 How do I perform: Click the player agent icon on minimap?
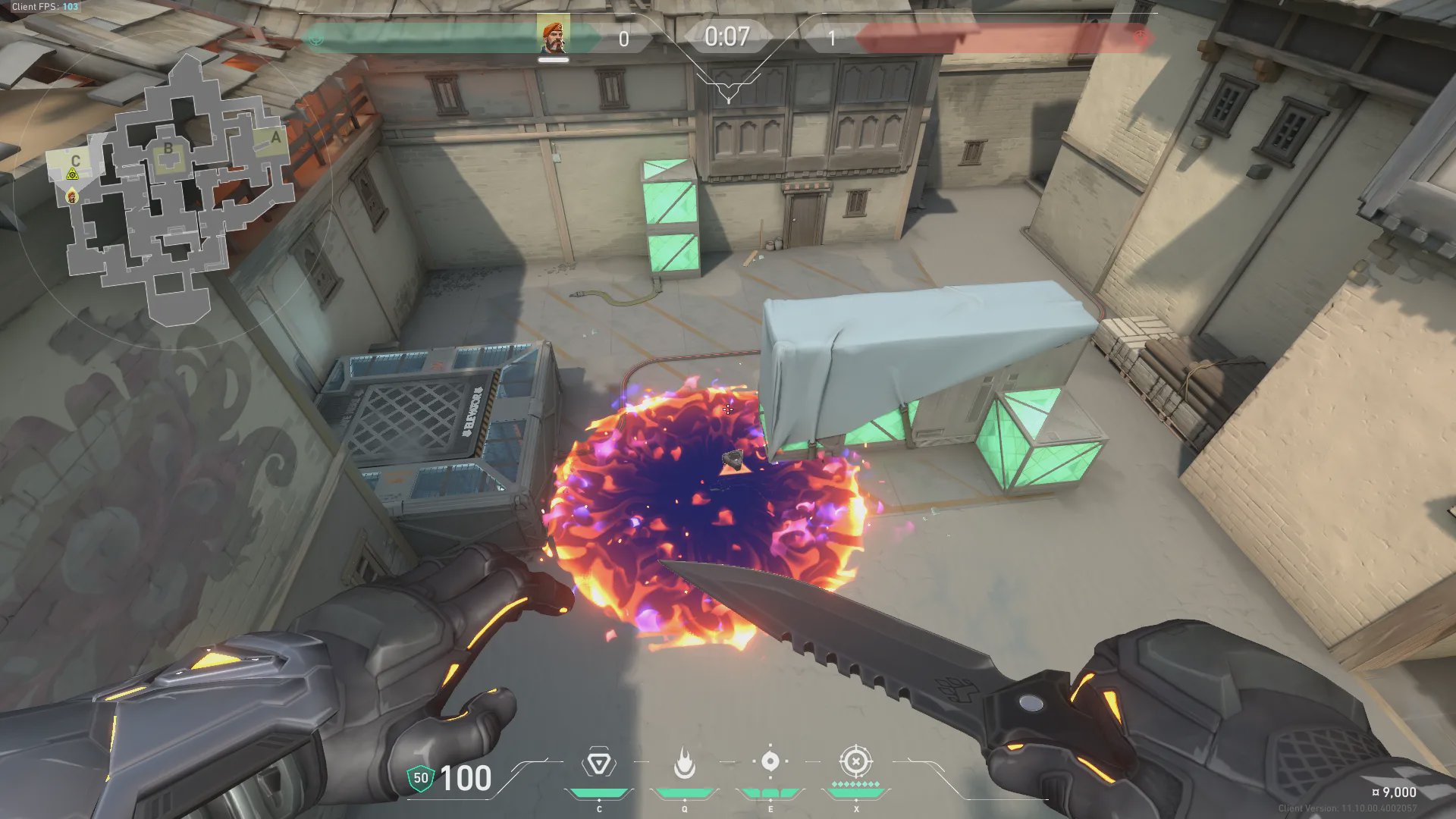(72, 197)
